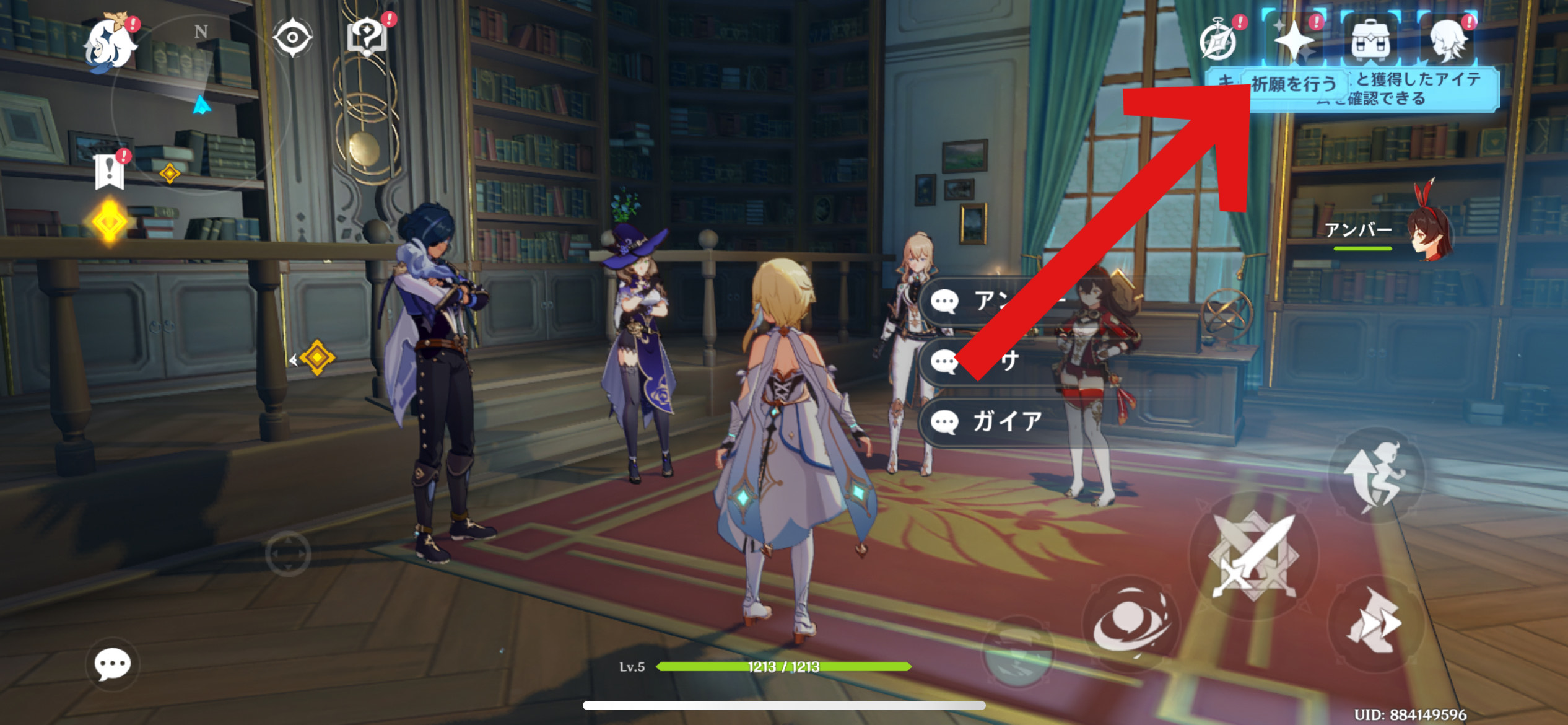Select the glowing yellow quest tracker diamond
1568x725 pixels.
[x=110, y=221]
